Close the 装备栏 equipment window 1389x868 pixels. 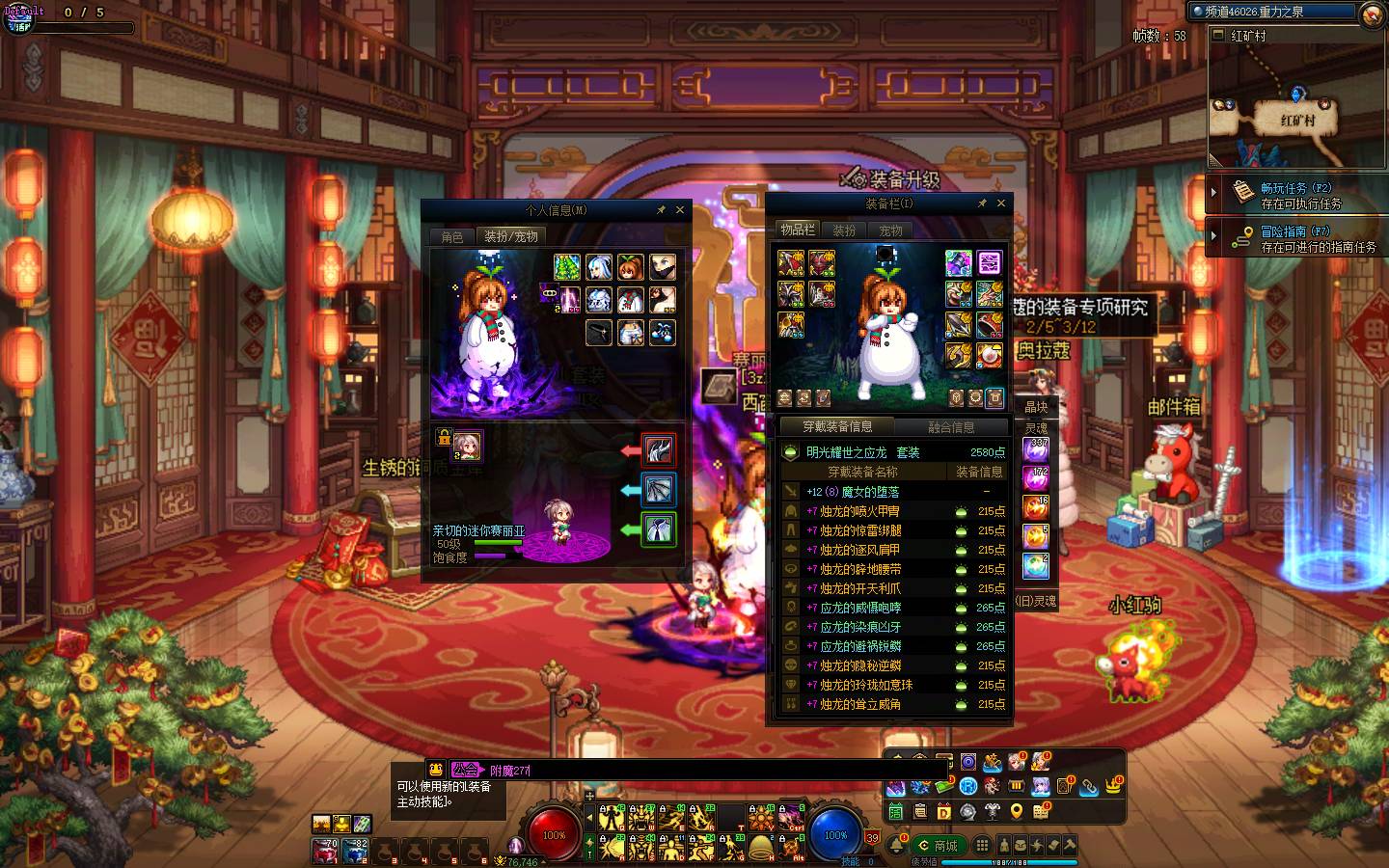tap(1001, 203)
